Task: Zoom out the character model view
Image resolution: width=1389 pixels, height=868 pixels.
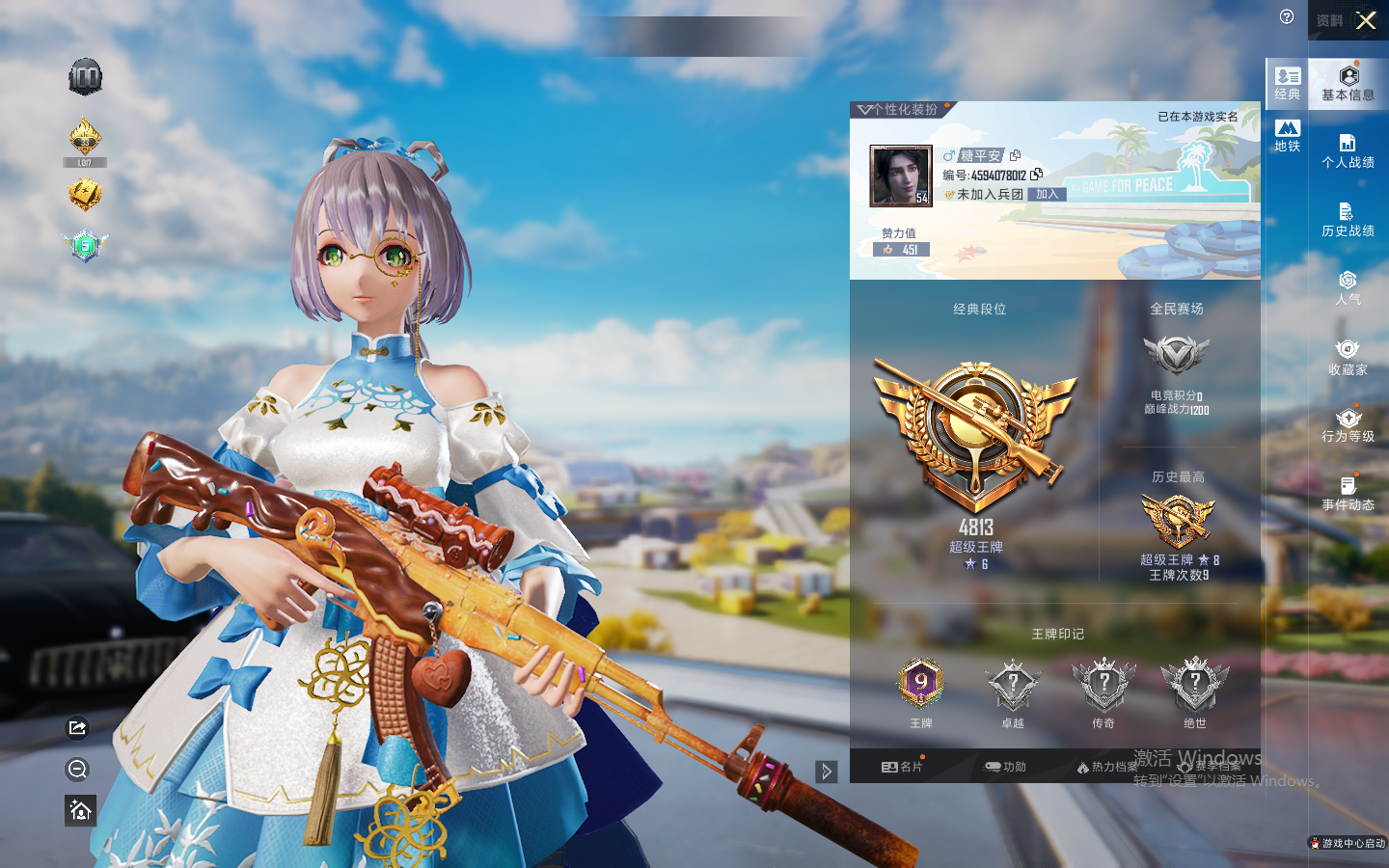Action: point(78,769)
